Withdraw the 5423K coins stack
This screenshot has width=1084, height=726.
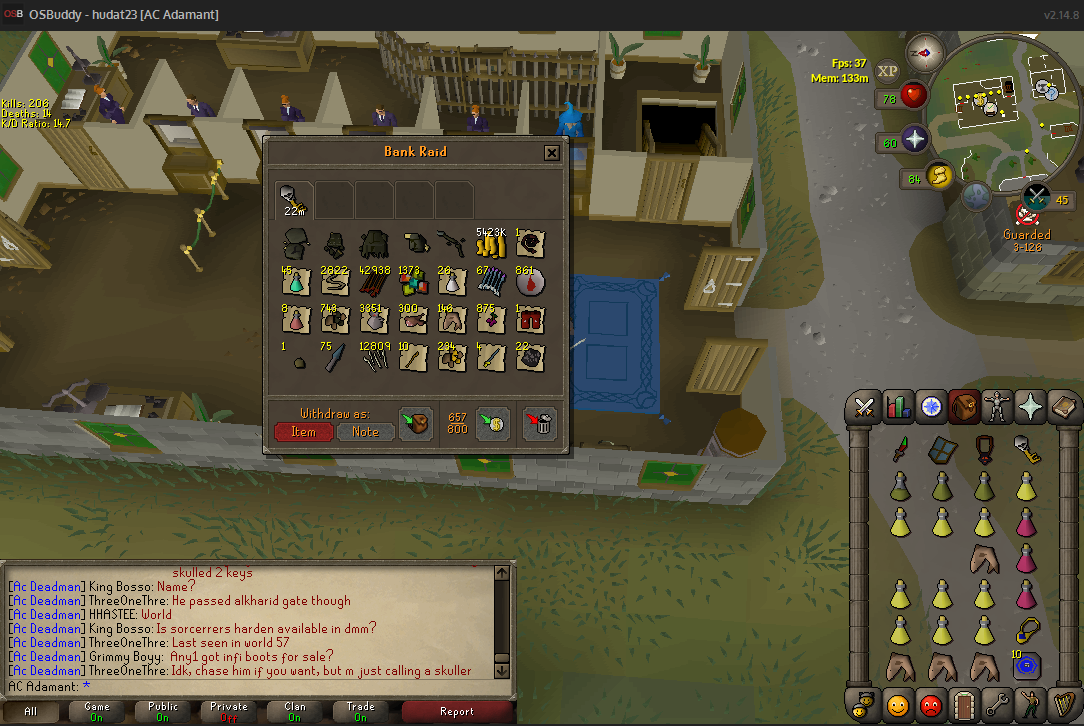click(491, 245)
